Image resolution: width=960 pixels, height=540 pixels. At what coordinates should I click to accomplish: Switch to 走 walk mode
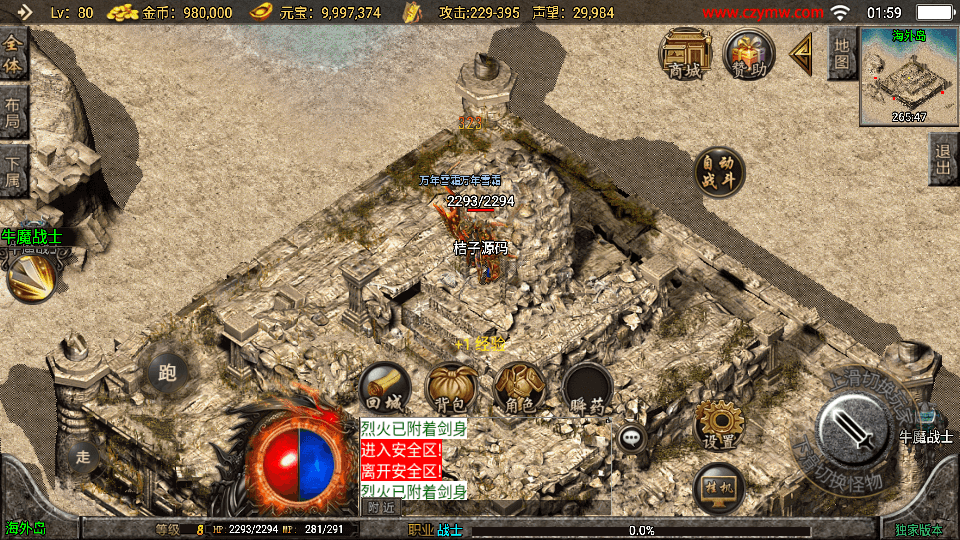point(82,457)
